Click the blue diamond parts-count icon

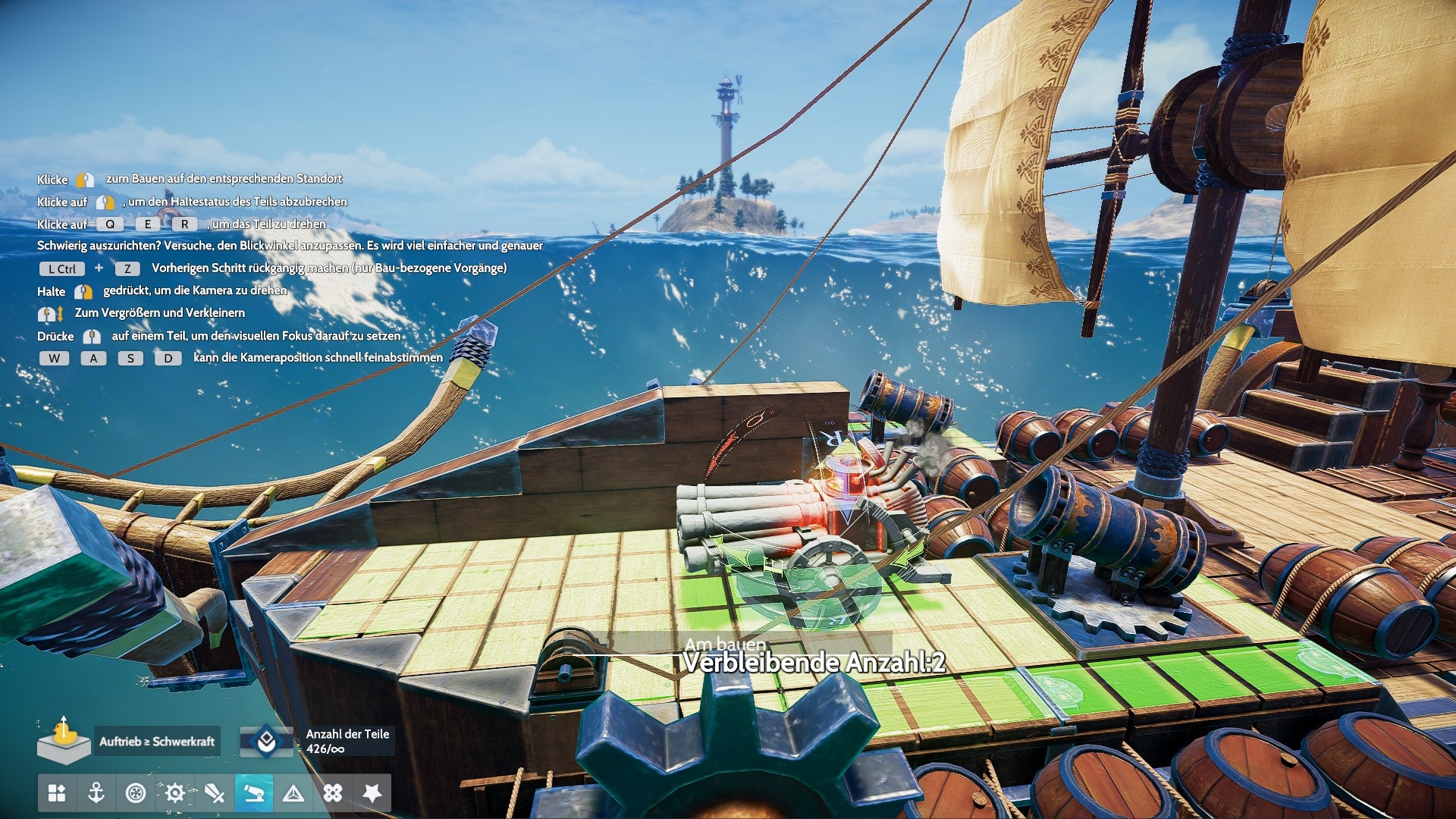click(266, 741)
